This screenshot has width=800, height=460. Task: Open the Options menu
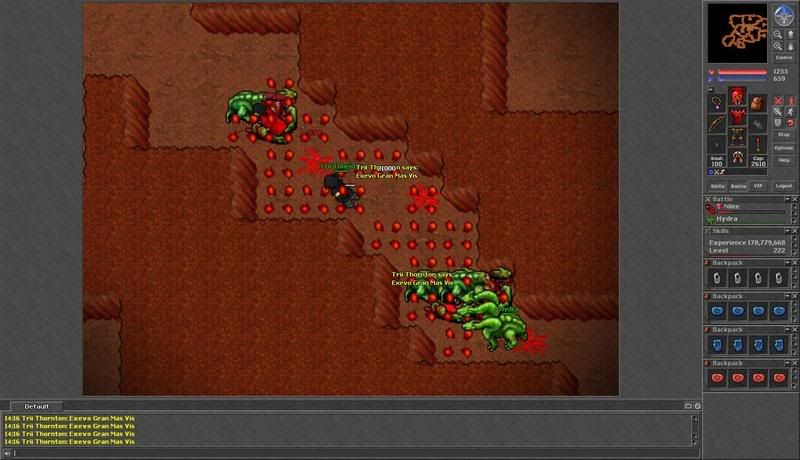click(x=784, y=147)
